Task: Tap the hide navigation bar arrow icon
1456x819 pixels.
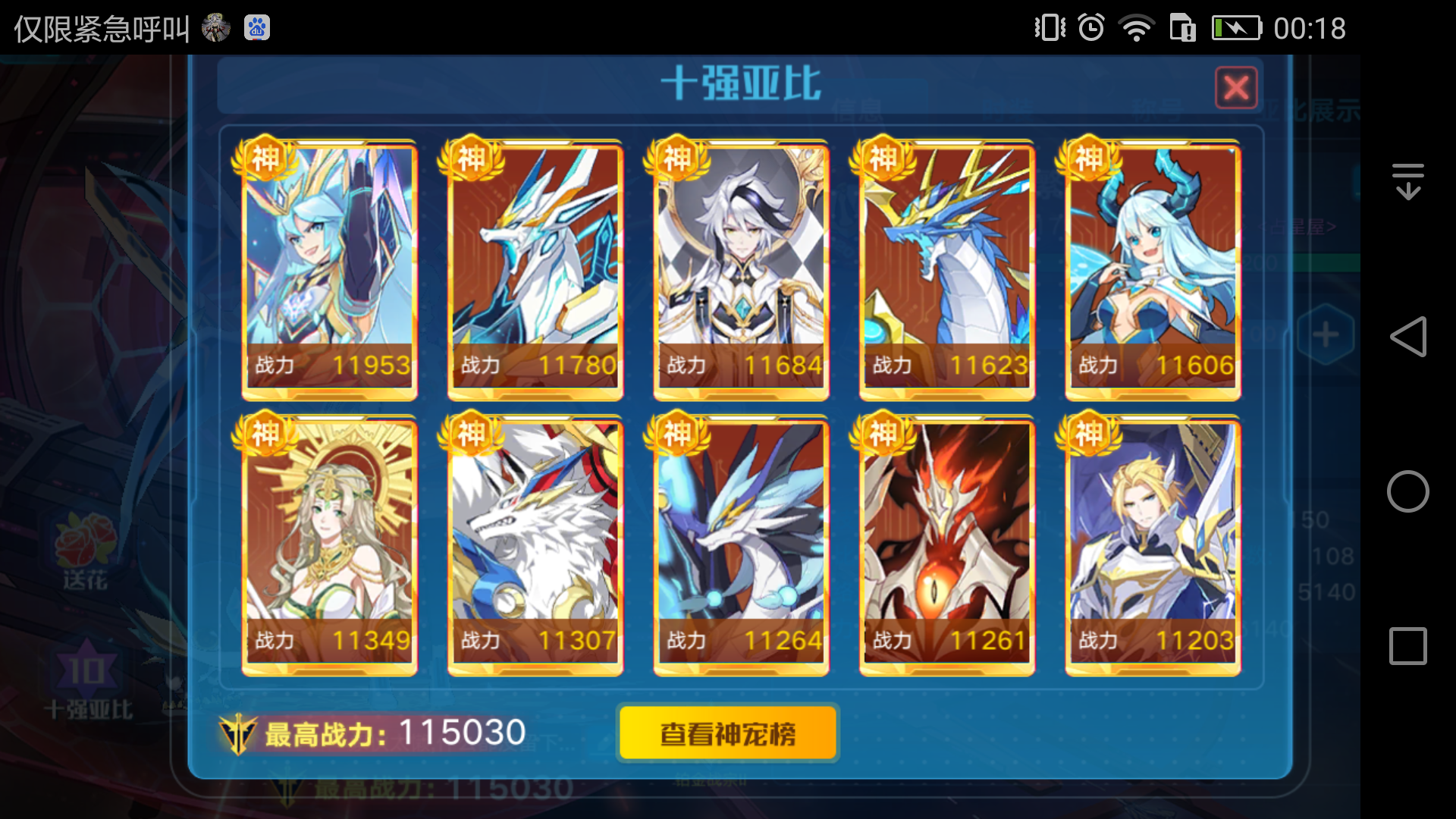Action: click(x=1408, y=180)
